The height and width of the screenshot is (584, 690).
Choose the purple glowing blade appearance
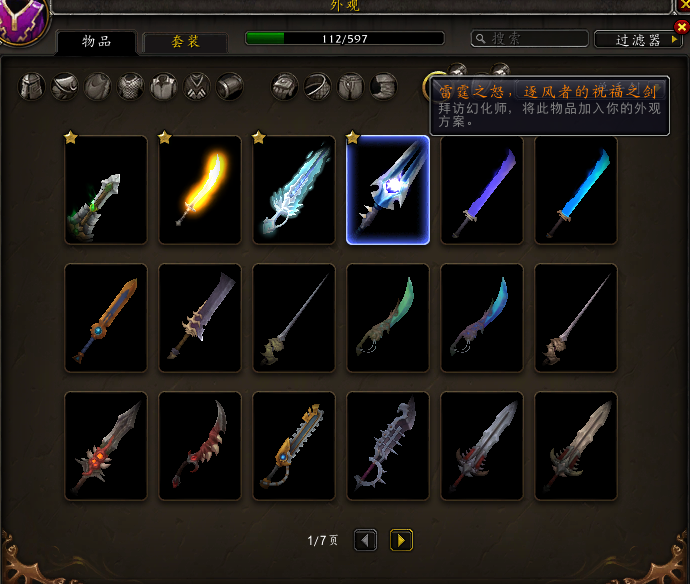(x=482, y=190)
